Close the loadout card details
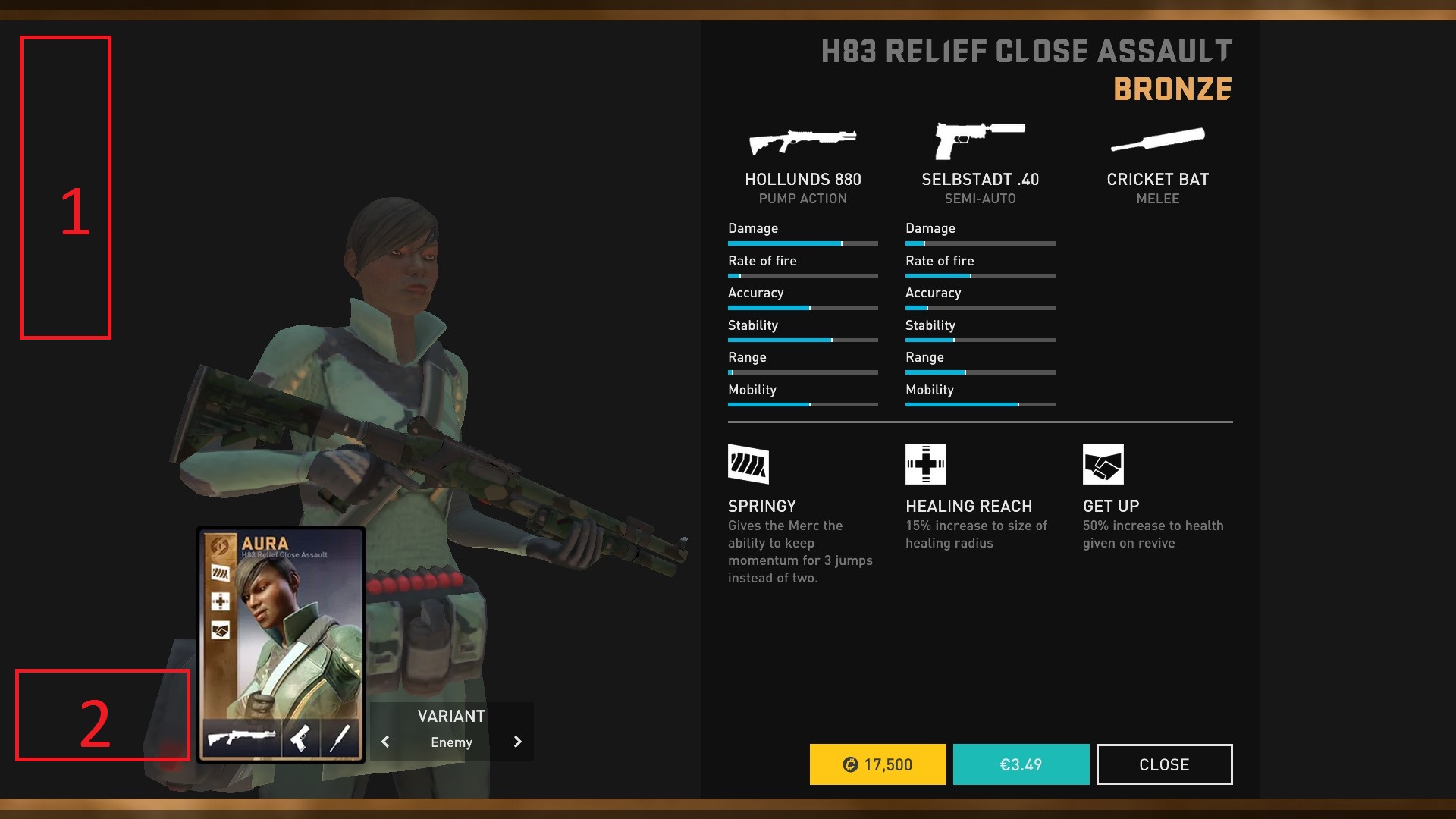 pos(1164,764)
